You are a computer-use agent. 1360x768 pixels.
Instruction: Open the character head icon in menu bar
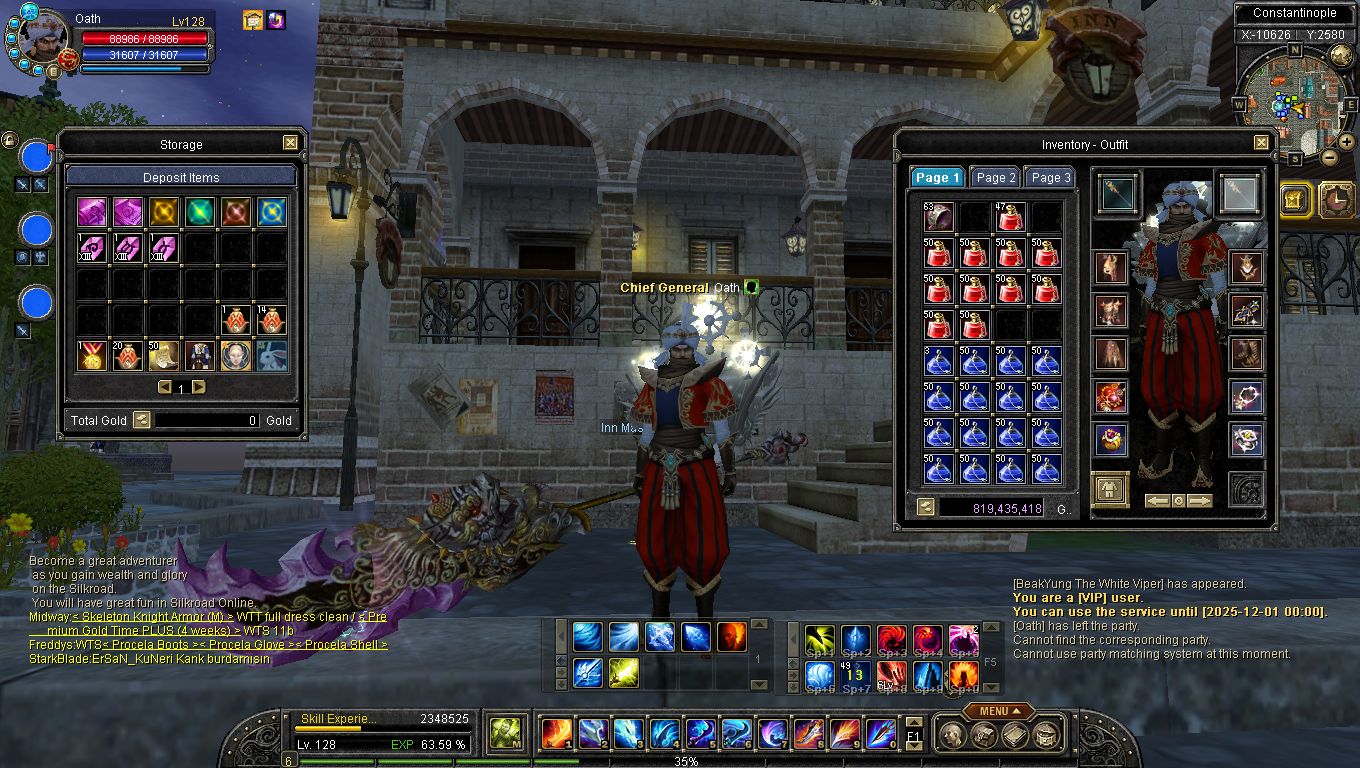click(x=954, y=735)
